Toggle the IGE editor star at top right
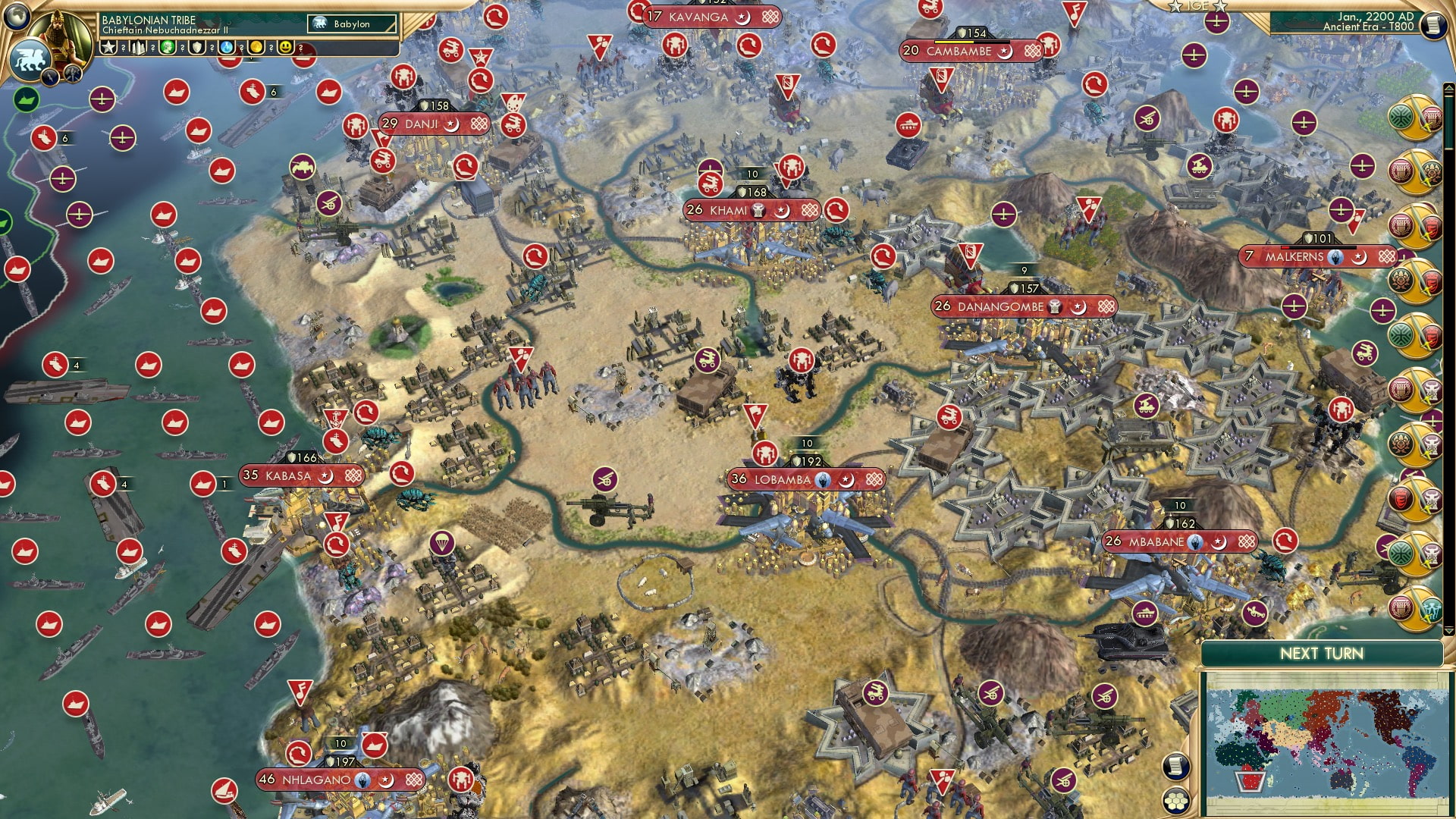 [x=1220, y=7]
